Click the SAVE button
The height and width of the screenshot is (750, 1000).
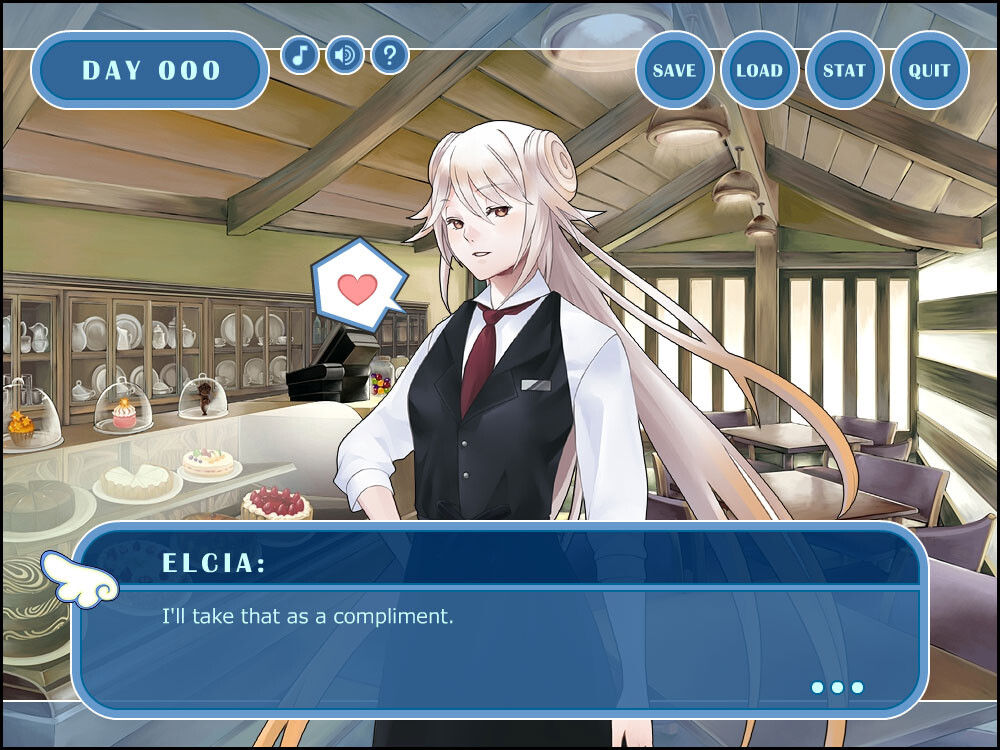click(x=674, y=70)
